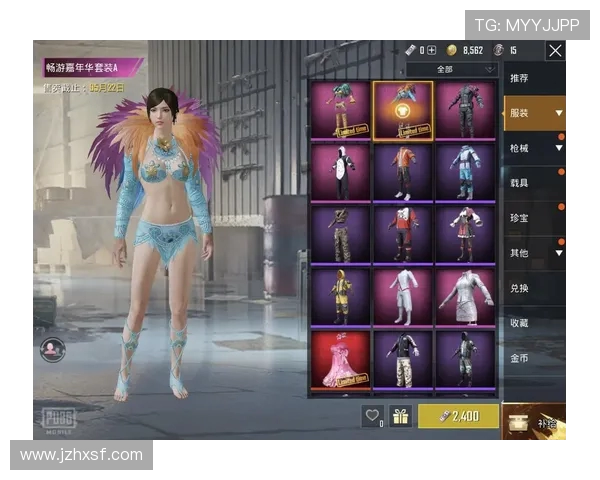Viewport: 600px width, 480px height.
Task: Close the shop with the X button
Action: (555, 50)
